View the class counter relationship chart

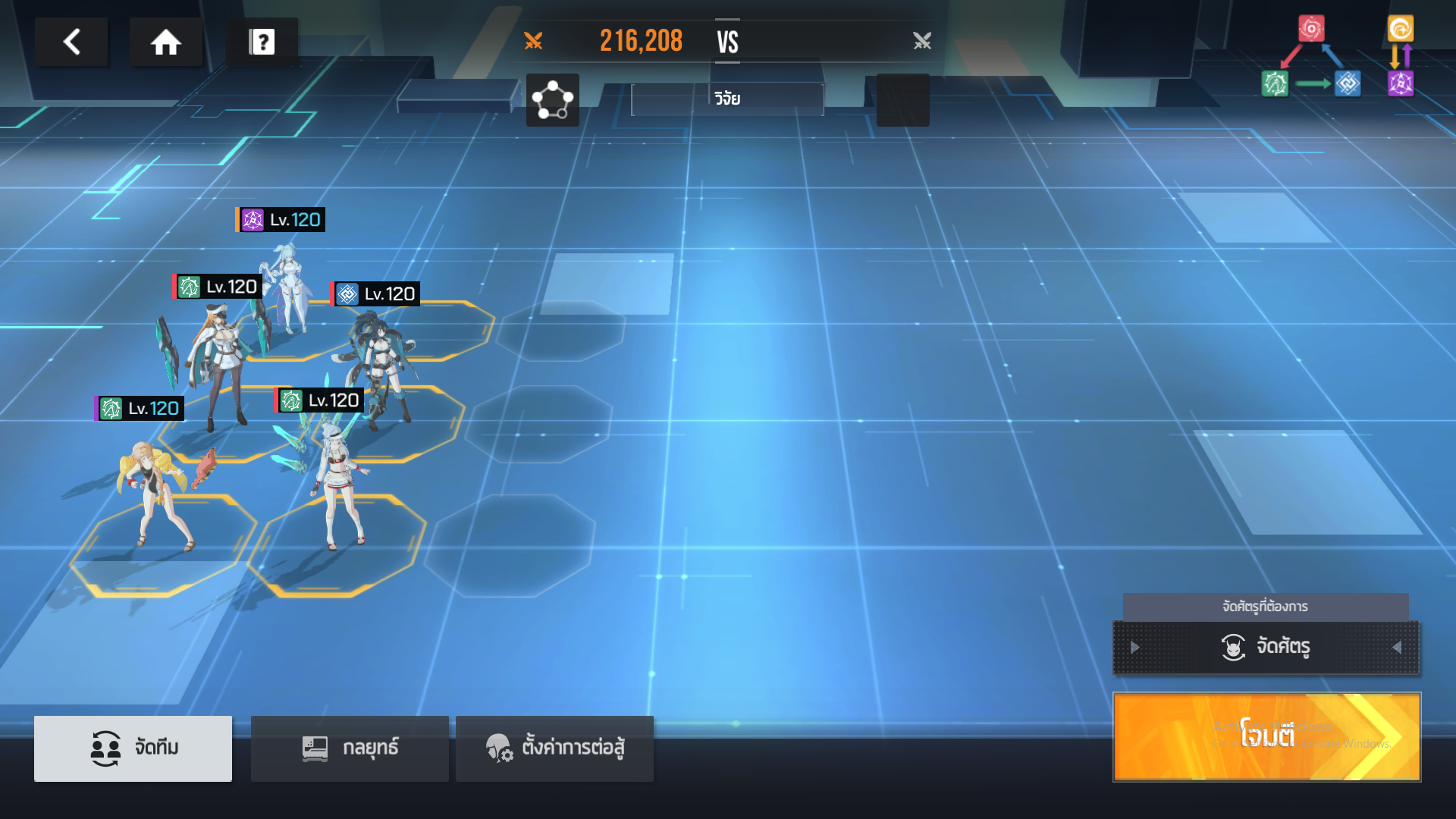coord(1337,57)
